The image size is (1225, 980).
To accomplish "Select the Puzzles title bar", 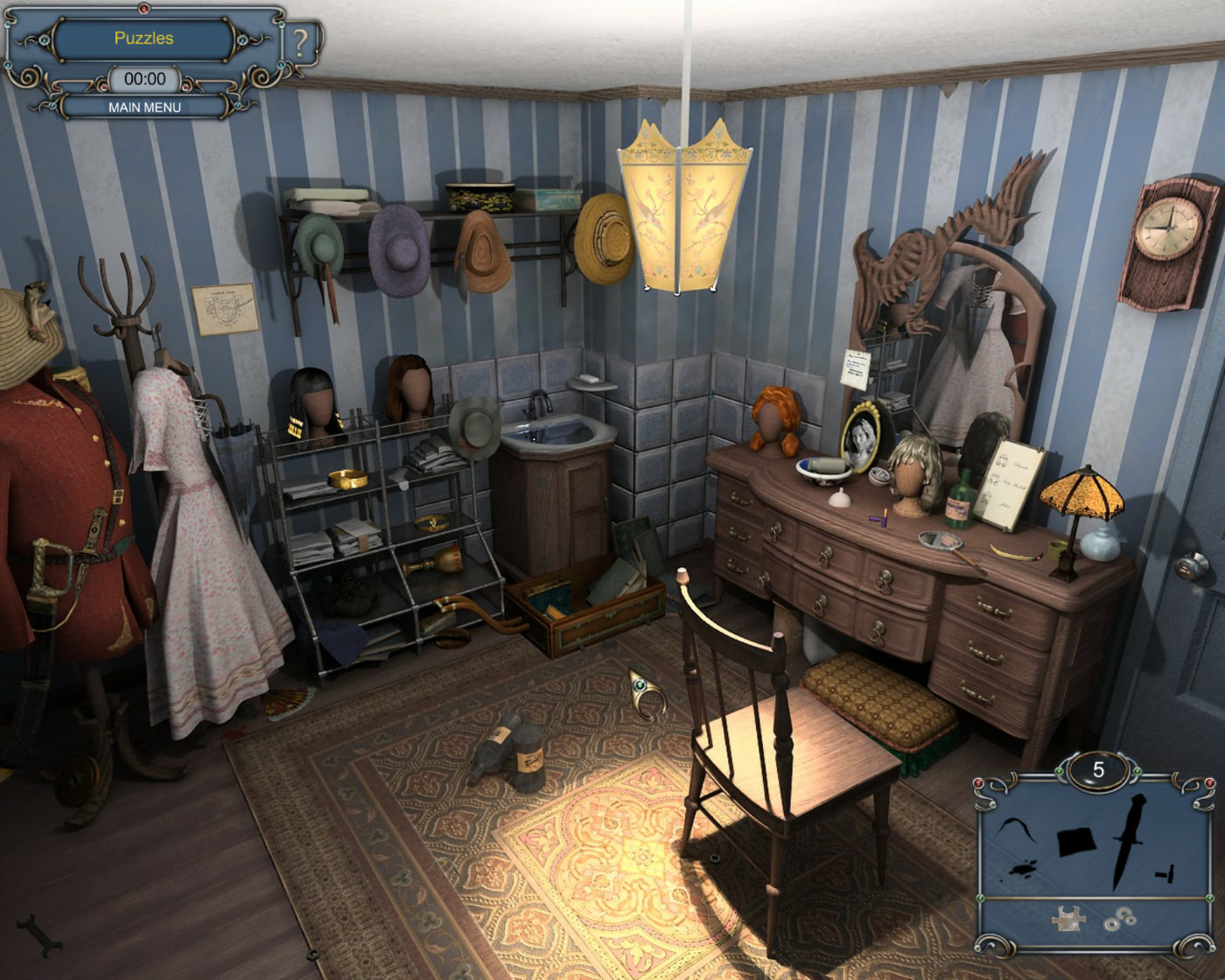I will (143, 38).
